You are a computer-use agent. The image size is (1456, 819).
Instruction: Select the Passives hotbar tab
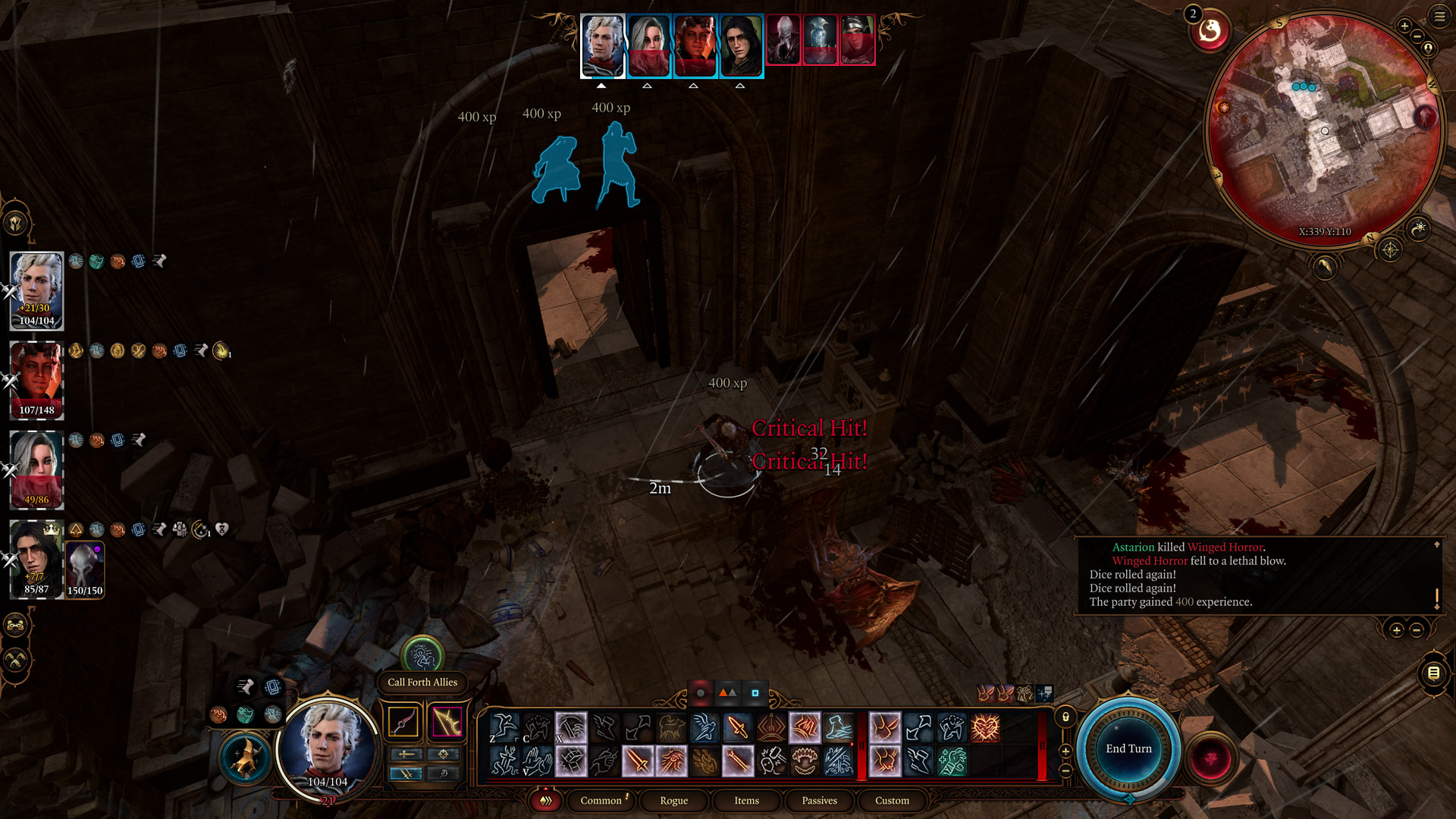coord(819,800)
